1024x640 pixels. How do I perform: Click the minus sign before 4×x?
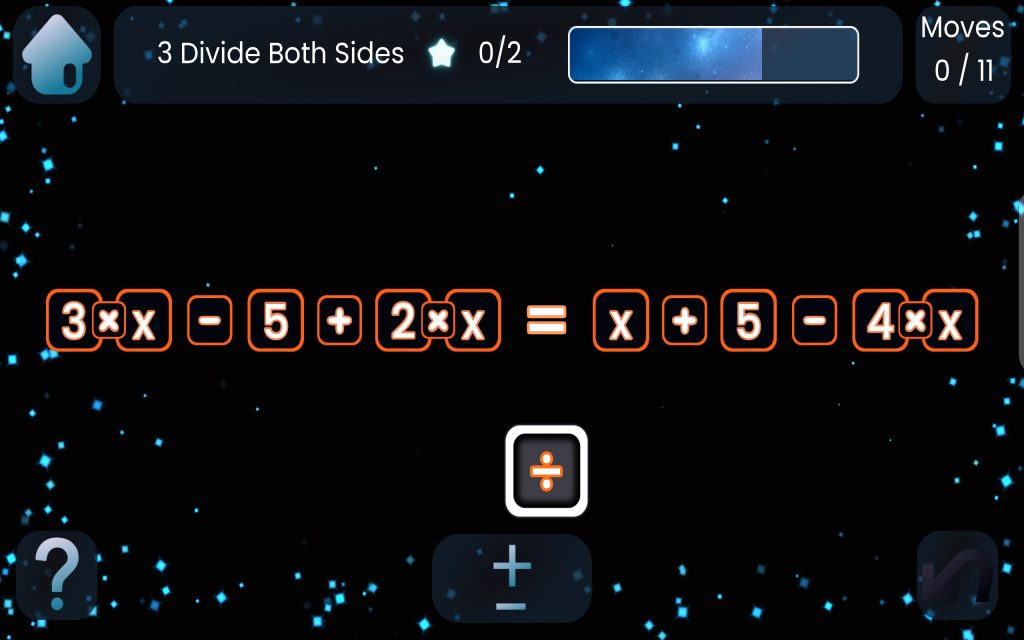click(x=816, y=321)
